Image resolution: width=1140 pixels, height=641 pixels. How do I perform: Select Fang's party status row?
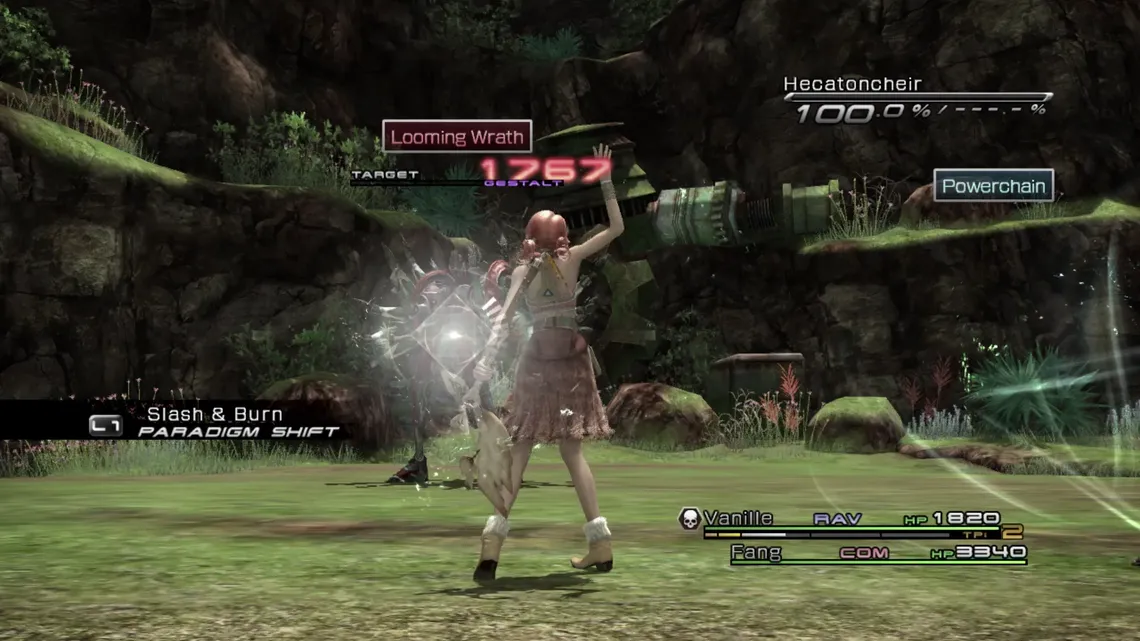tap(878, 552)
